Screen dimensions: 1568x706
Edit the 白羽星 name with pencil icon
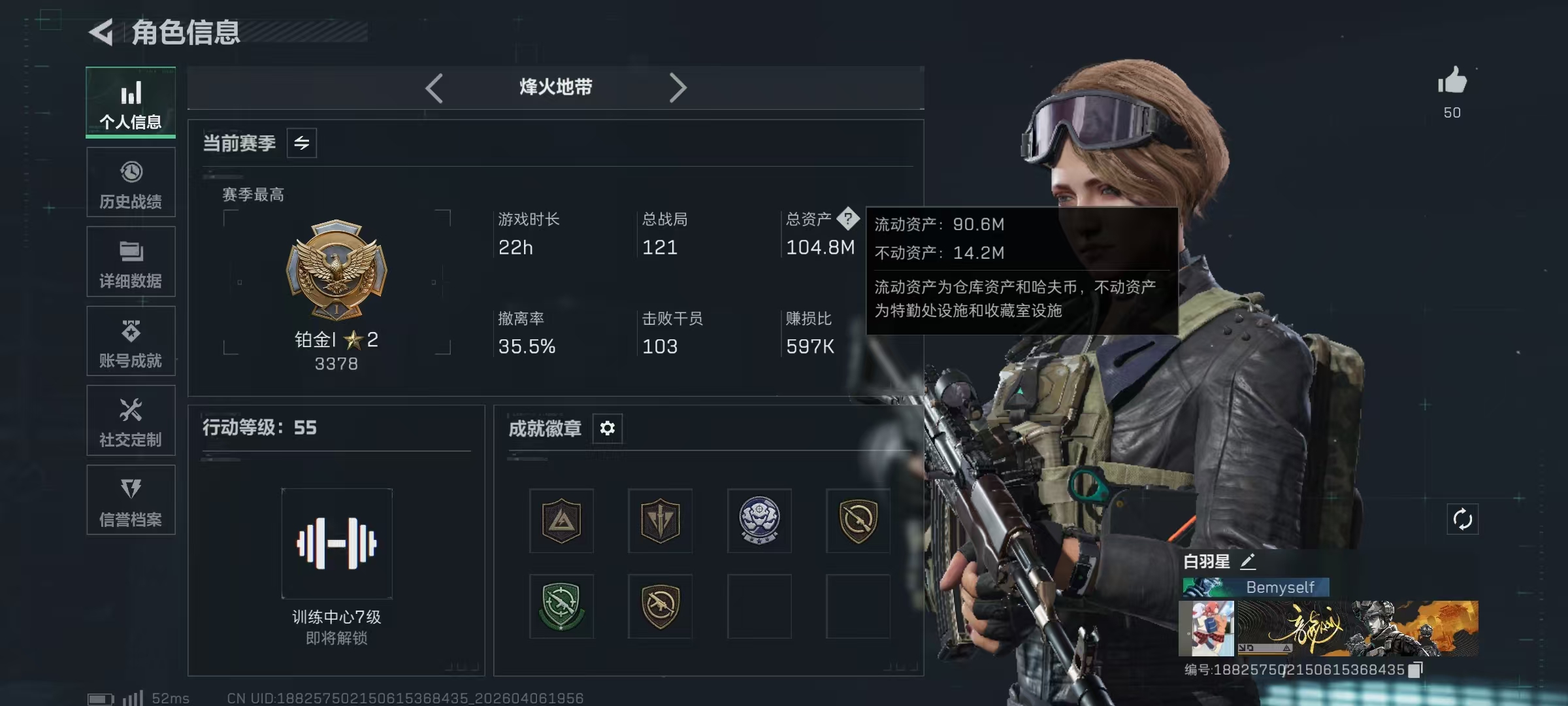coord(1248,561)
